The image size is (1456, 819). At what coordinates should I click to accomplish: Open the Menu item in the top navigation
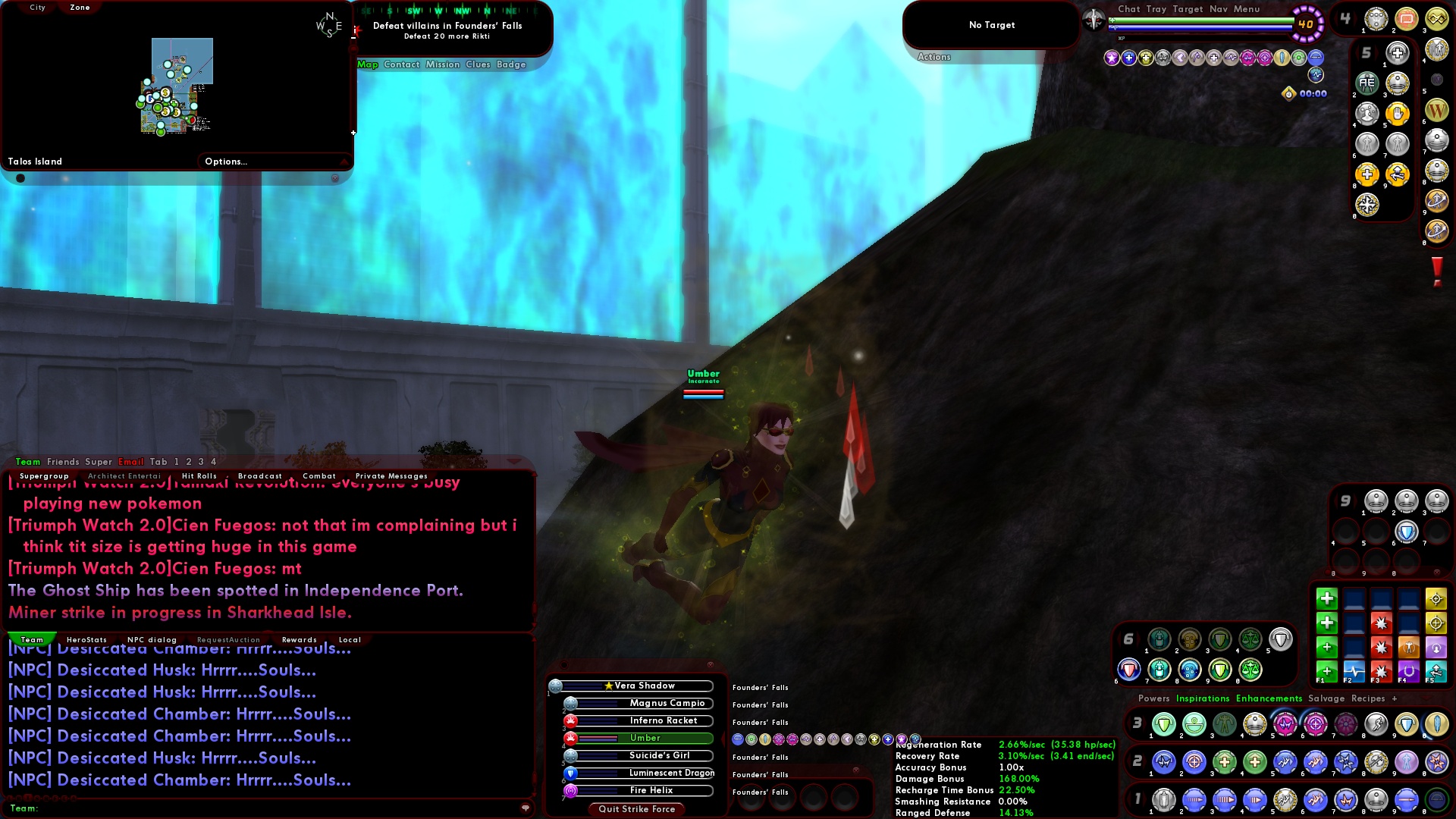[x=1247, y=9]
